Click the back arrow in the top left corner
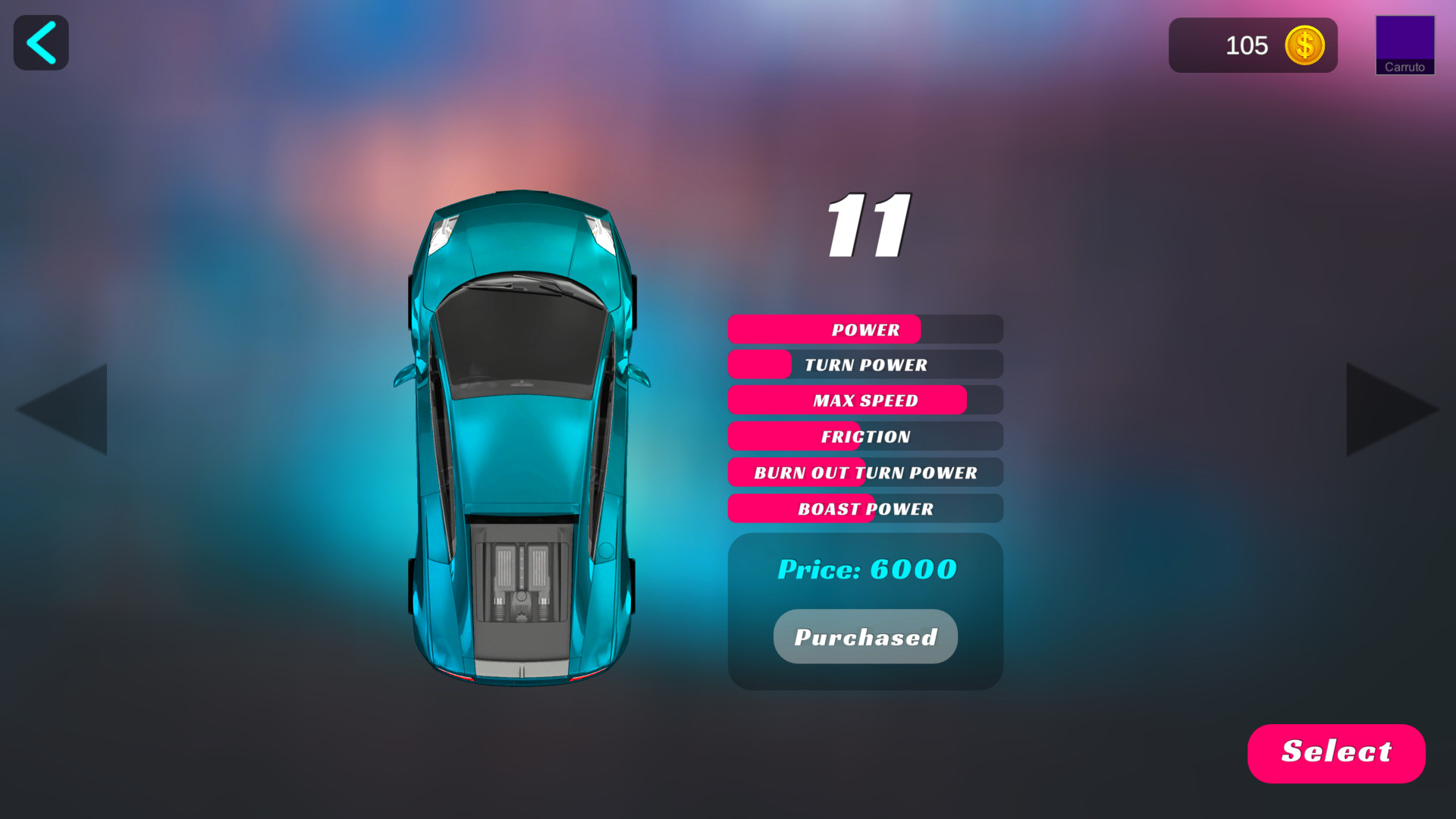Image resolution: width=1456 pixels, height=819 pixels. 40,42
